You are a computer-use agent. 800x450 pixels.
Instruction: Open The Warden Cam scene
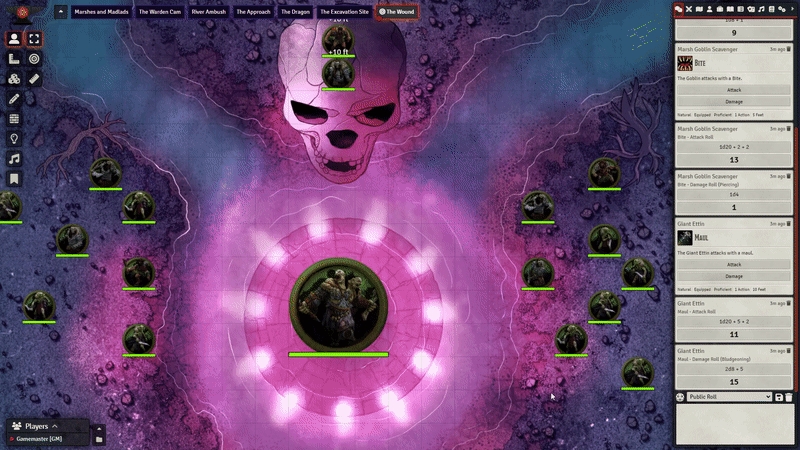159,12
